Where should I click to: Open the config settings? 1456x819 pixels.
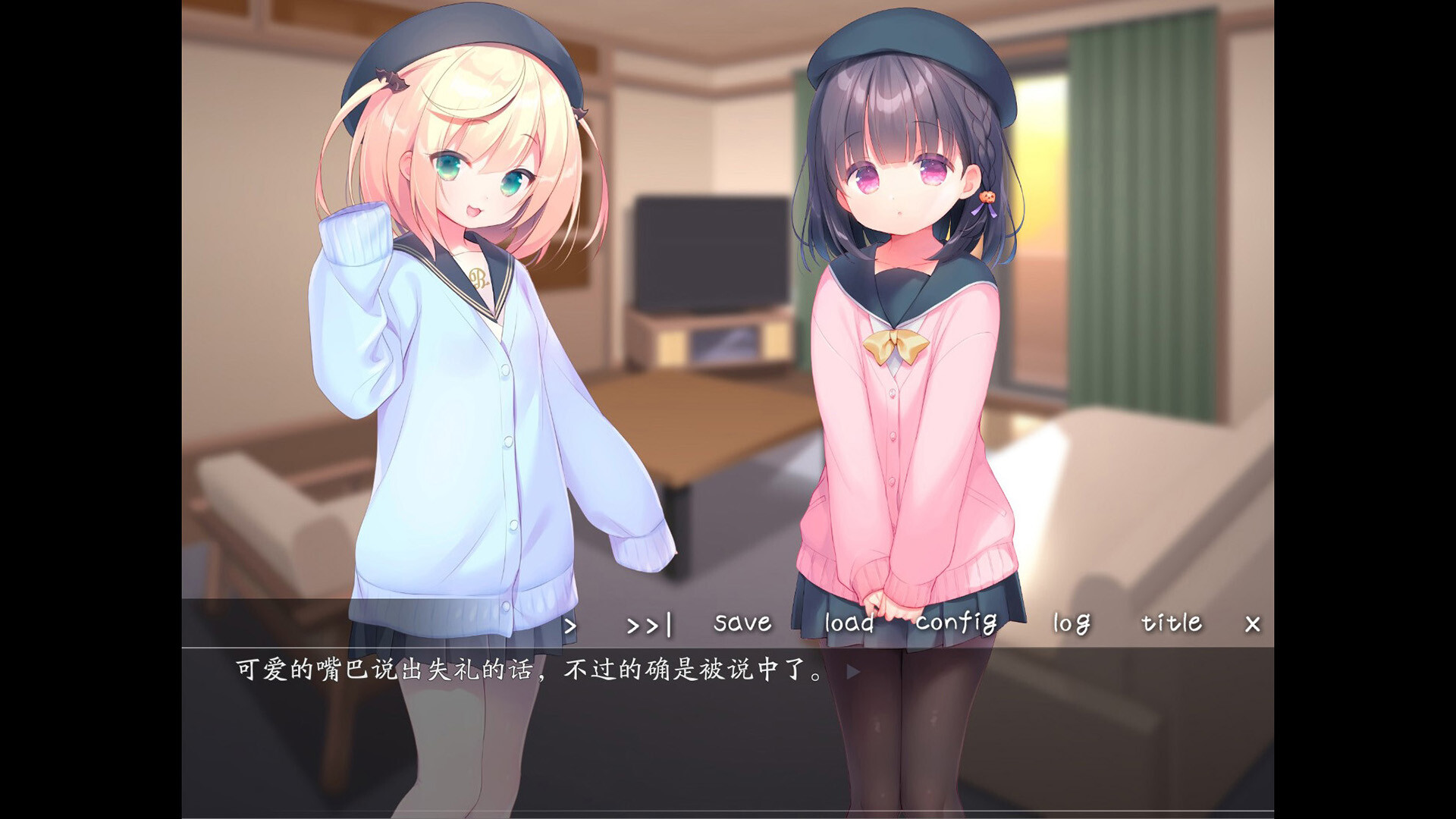pos(957,623)
